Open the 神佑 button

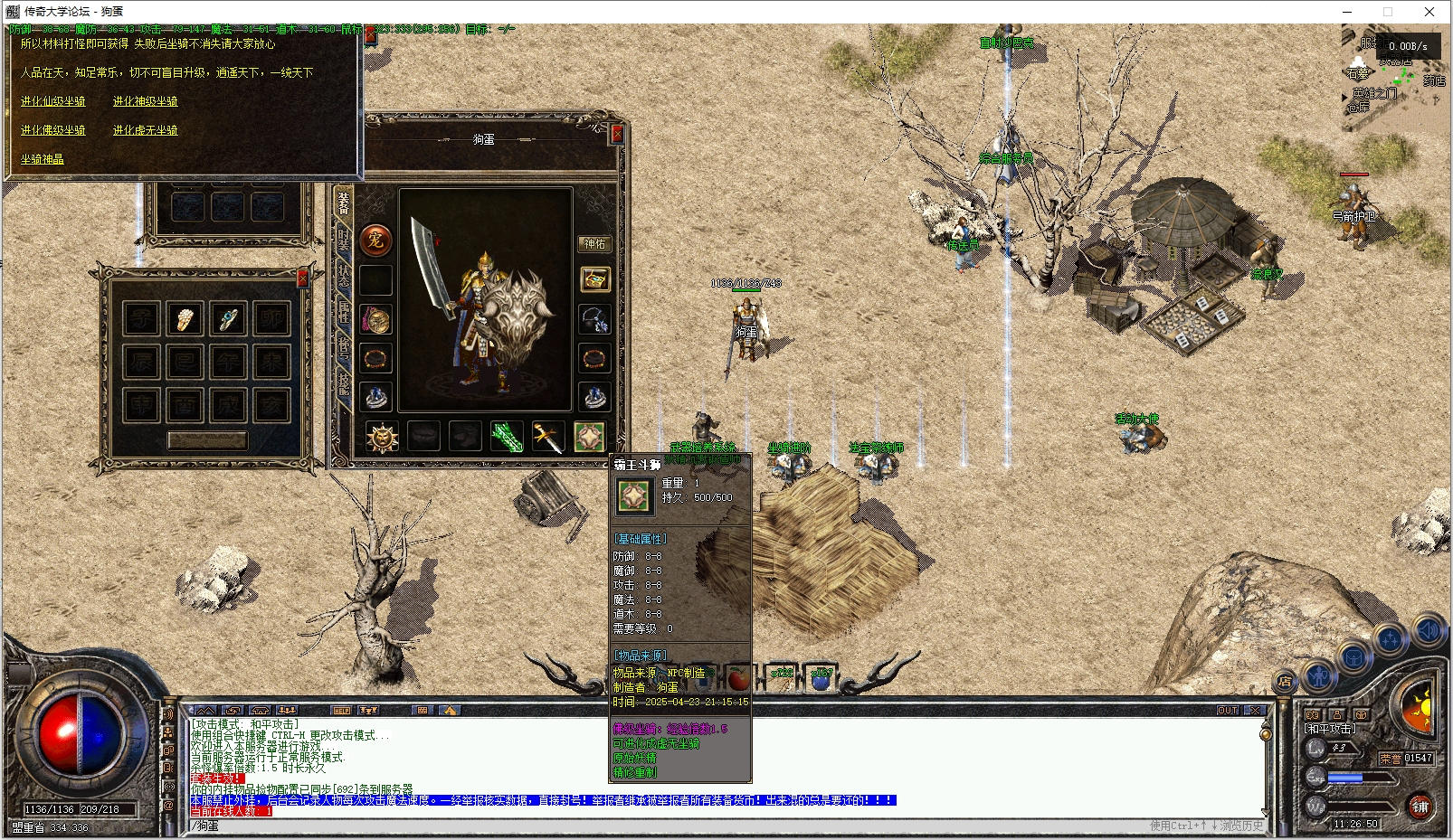(x=594, y=244)
